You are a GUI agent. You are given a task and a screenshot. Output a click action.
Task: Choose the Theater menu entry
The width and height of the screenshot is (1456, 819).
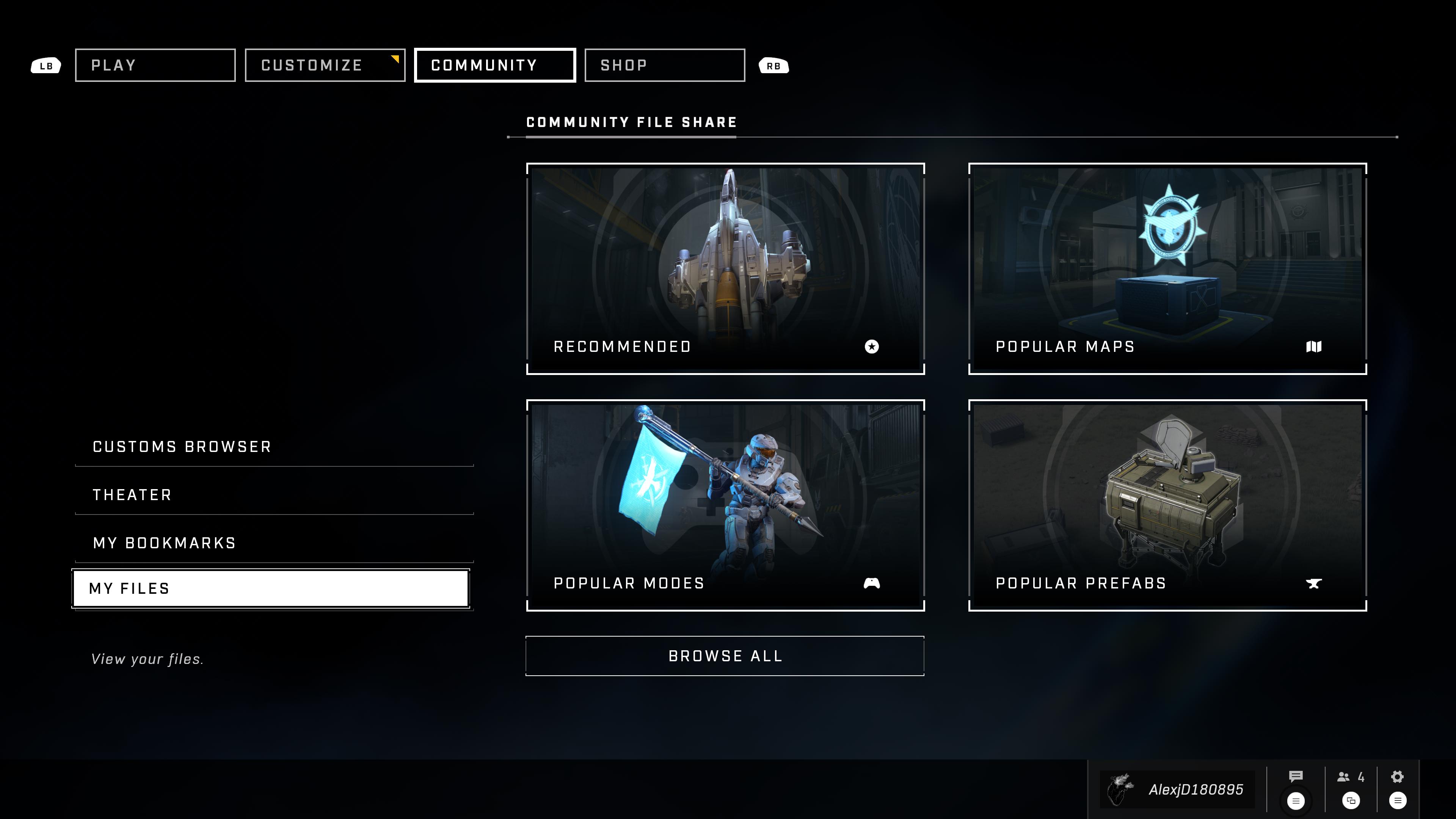pos(273,495)
